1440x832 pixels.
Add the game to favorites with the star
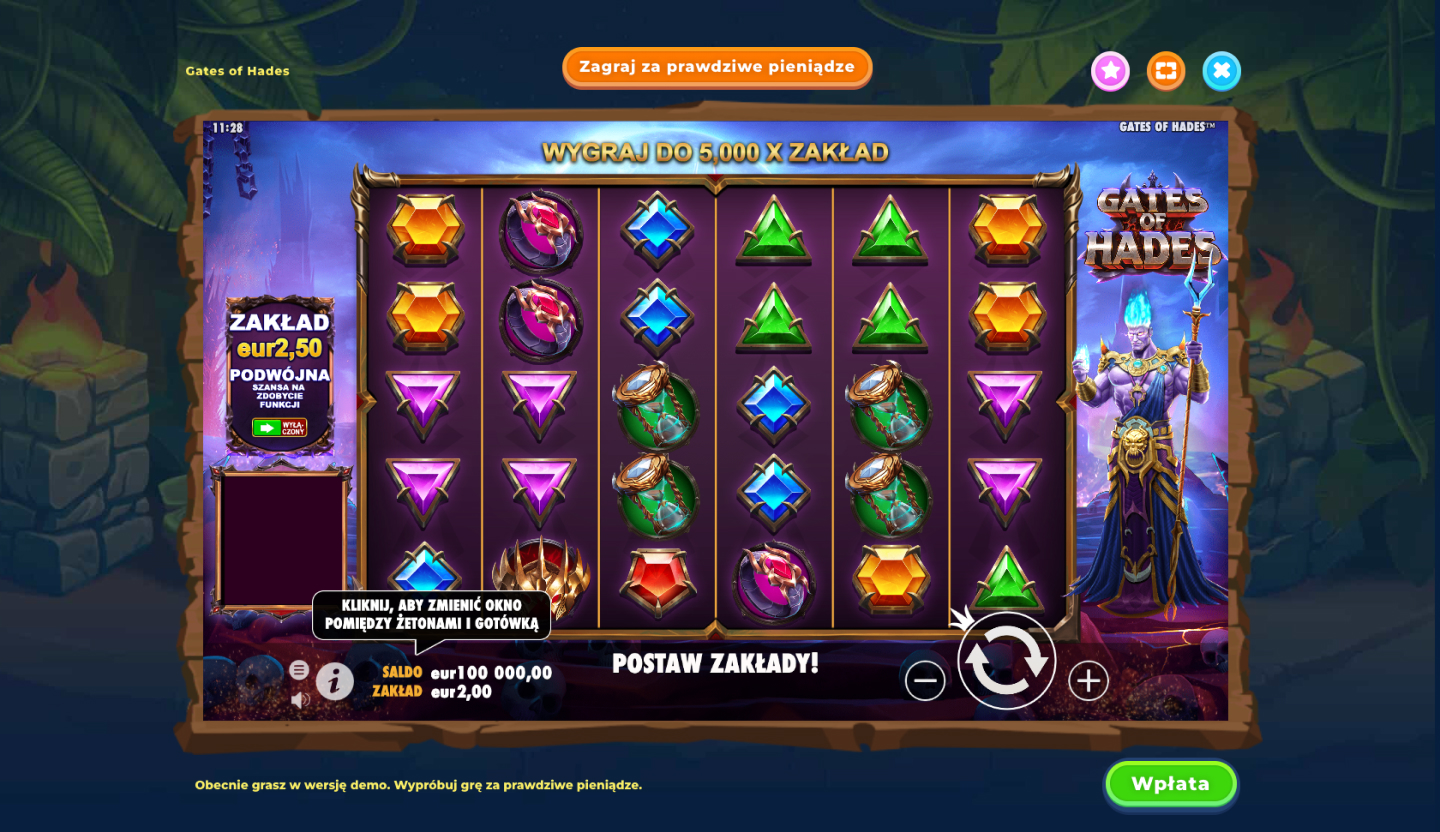1110,71
